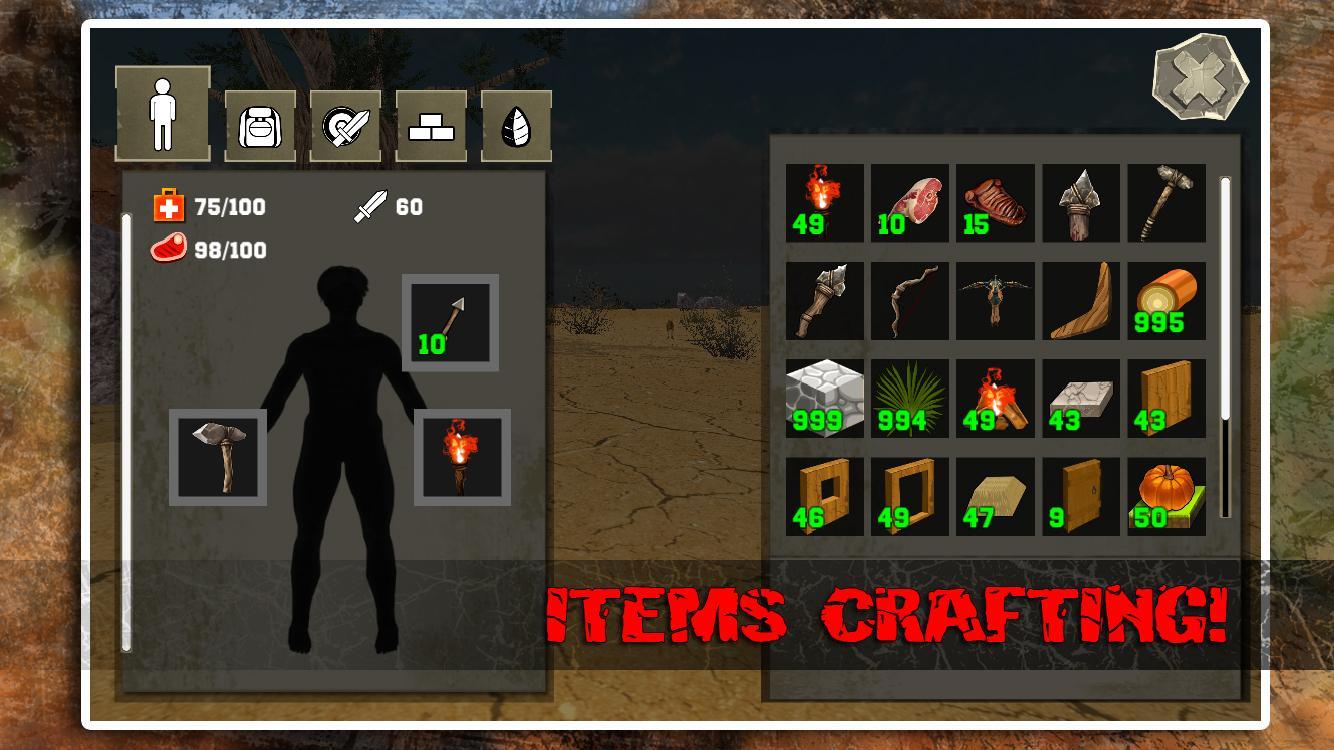This screenshot has width=1334, height=750.
Task: Select the stone hammer in the inventory
Action: click(1165, 204)
